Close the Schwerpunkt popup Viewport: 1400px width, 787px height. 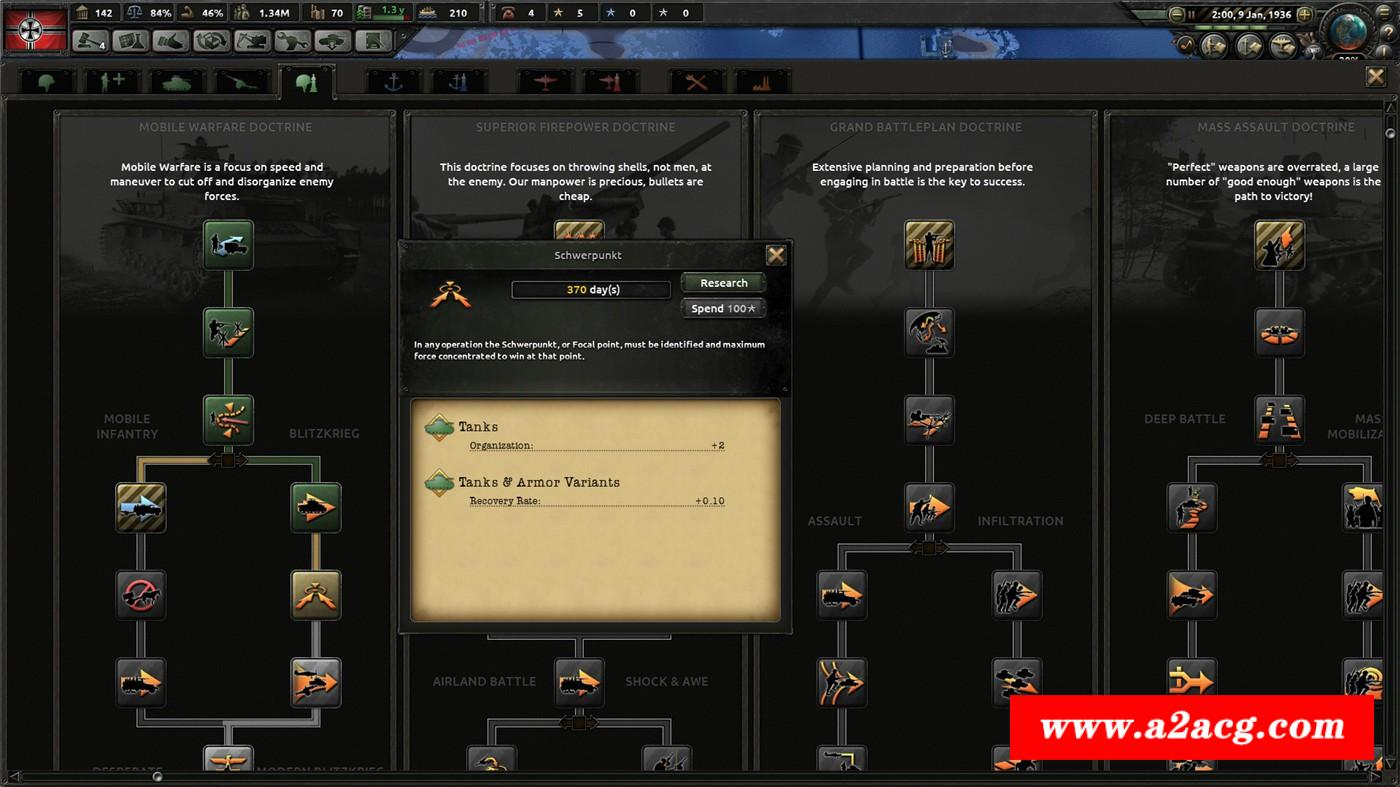[x=775, y=255]
